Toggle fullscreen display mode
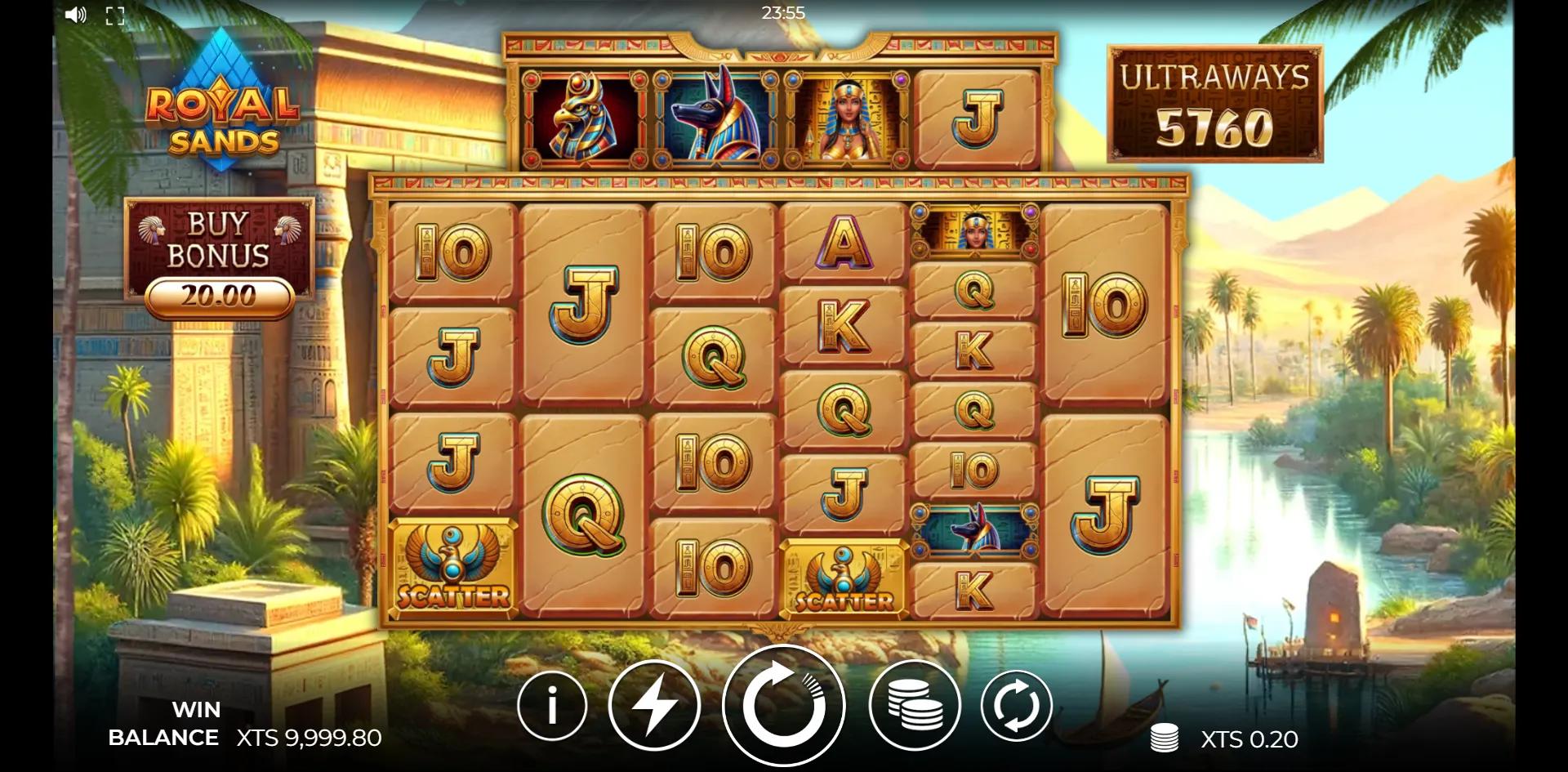Image resolution: width=1568 pixels, height=772 pixels. [115, 13]
